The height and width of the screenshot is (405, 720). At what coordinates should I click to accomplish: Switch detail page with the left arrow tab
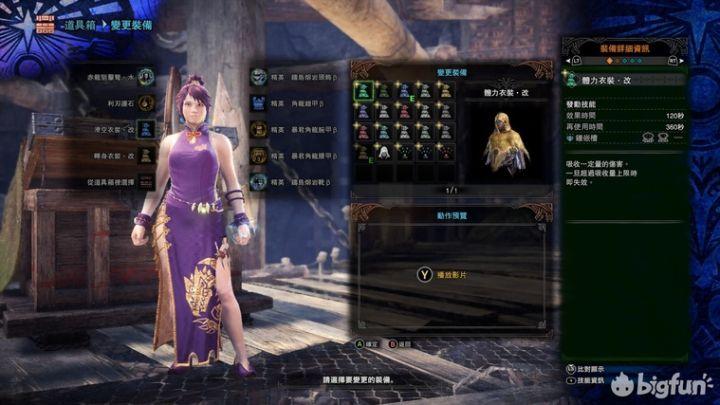click(x=576, y=59)
